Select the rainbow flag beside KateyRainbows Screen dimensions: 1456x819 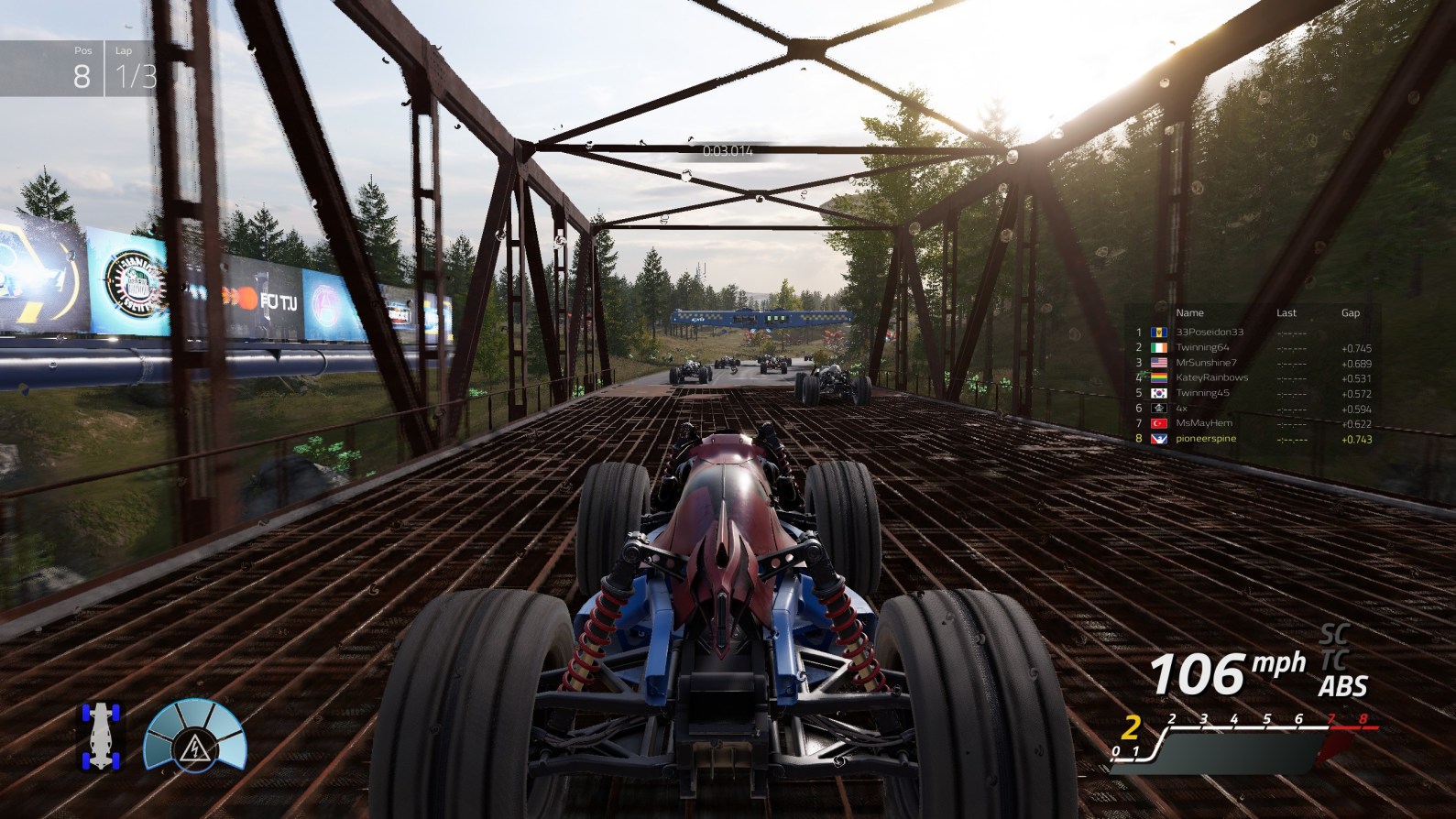pos(1159,377)
